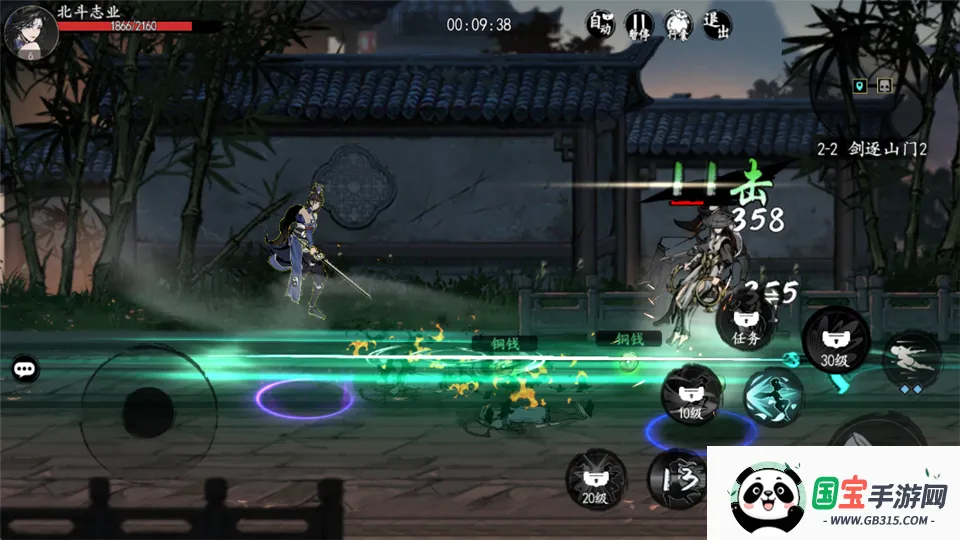Activate the glowing cyan dash skill

click(773, 398)
